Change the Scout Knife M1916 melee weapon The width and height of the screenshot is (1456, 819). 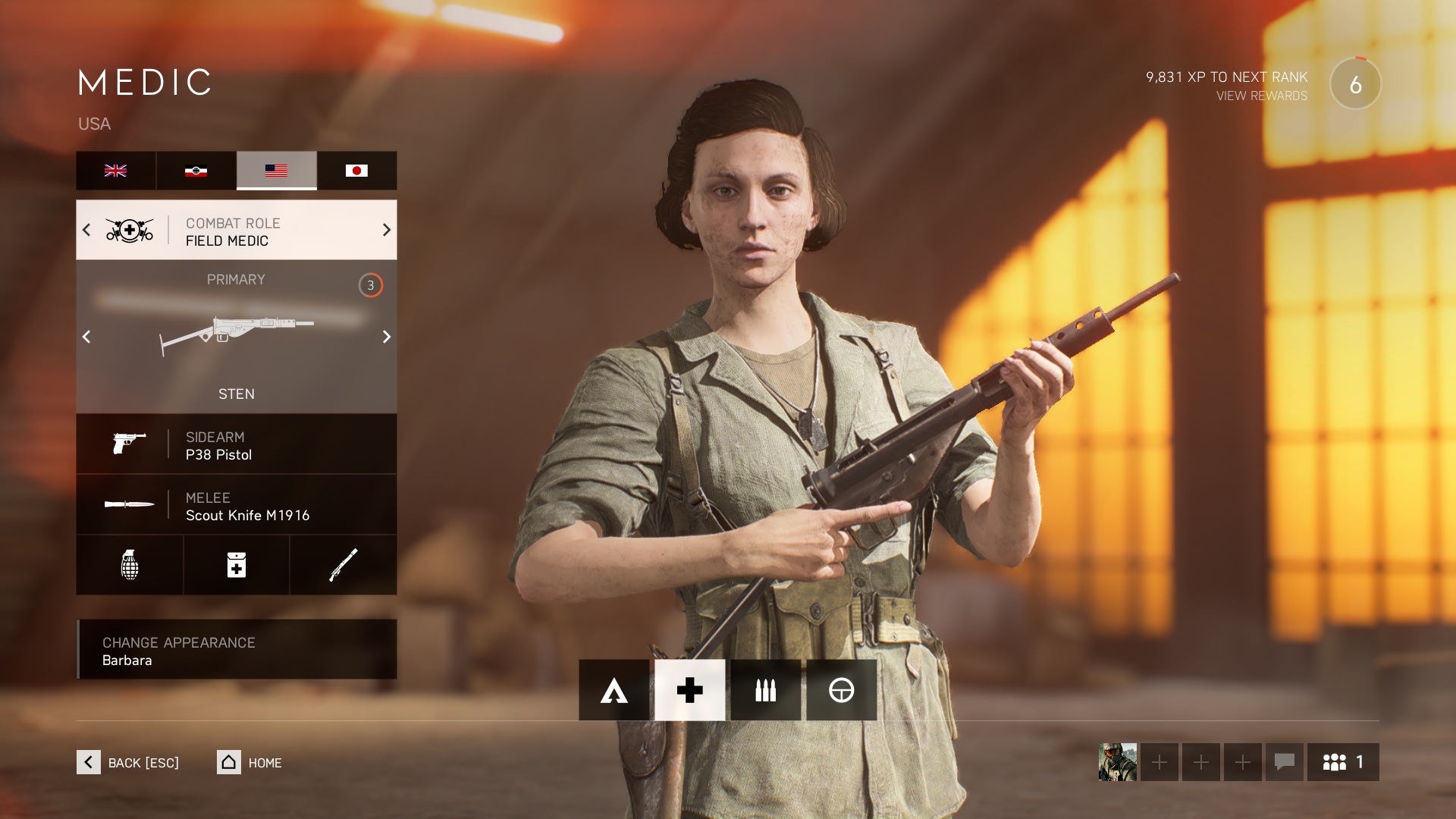(236, 505)
